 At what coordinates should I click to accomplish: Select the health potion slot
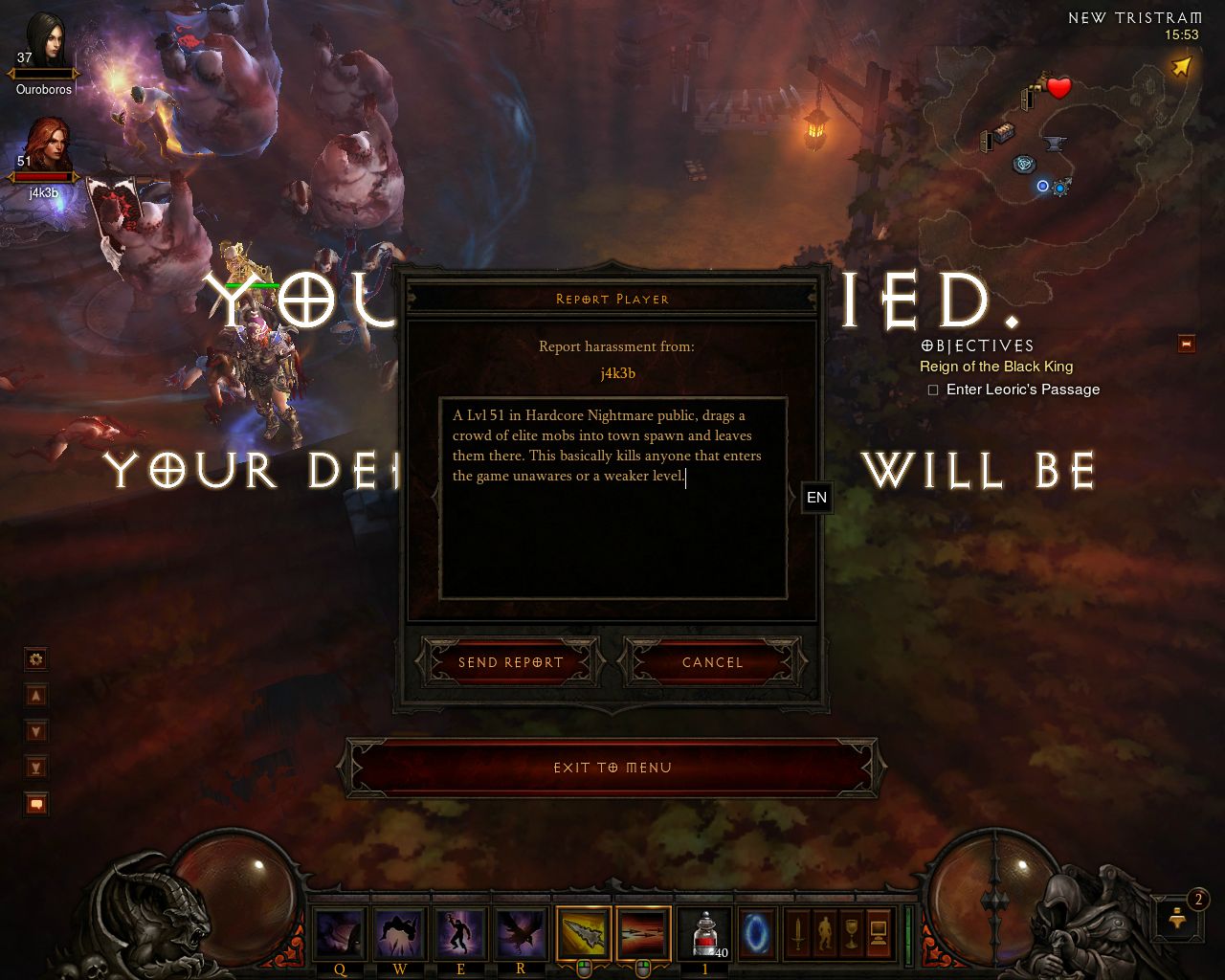pyautogui.click(x=704, y=932)
